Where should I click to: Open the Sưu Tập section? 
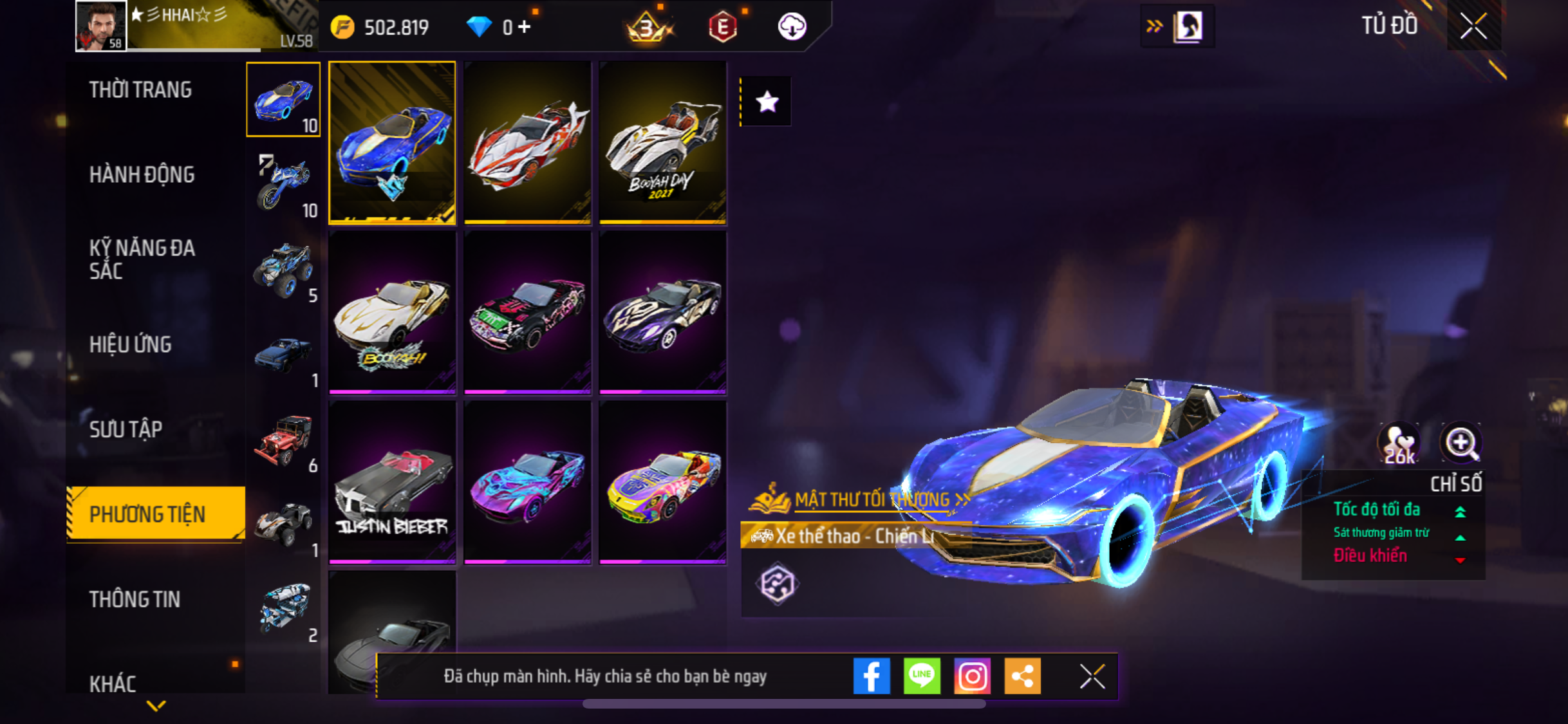point(126,429)
